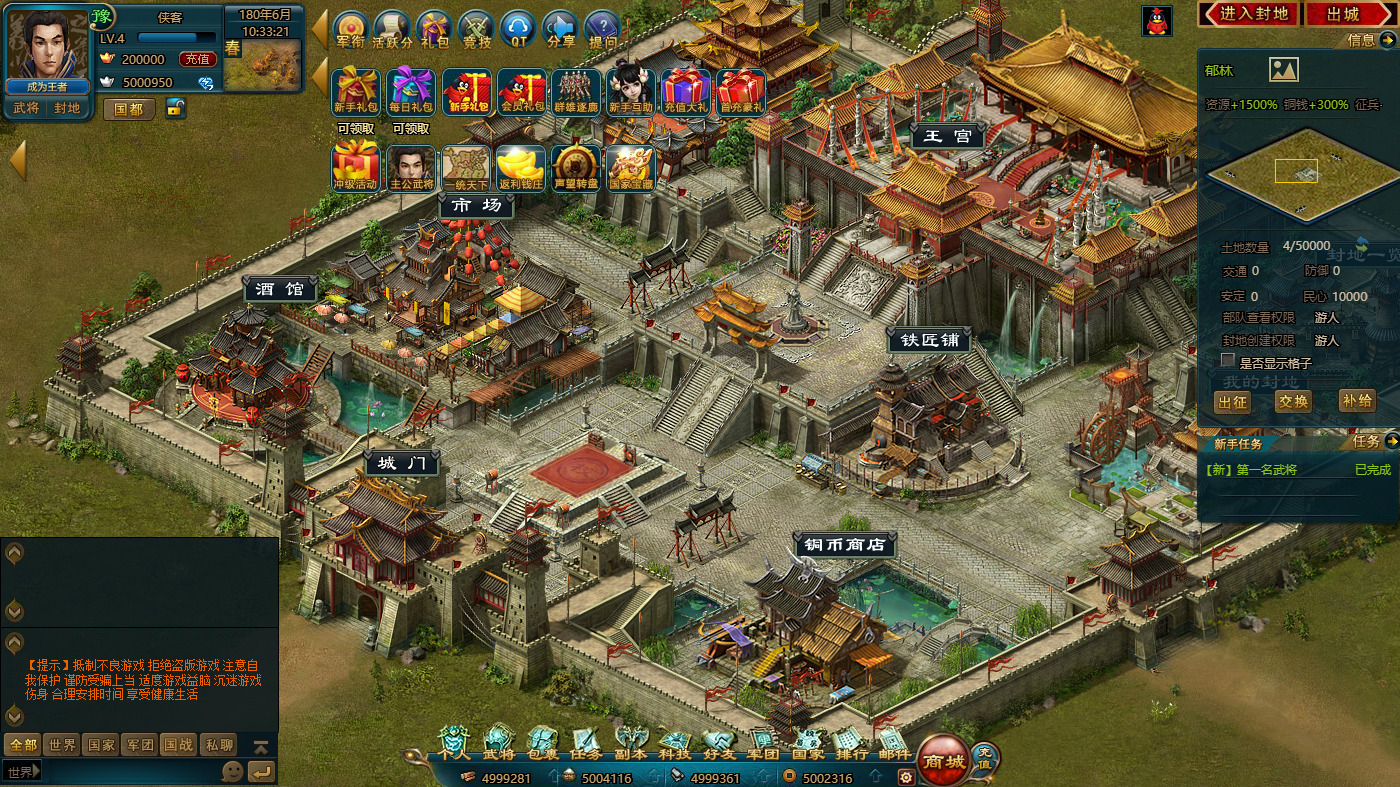1400x787 pixels.
Task: Open the 包裹 inventory bag
Action: click(543, 746)
